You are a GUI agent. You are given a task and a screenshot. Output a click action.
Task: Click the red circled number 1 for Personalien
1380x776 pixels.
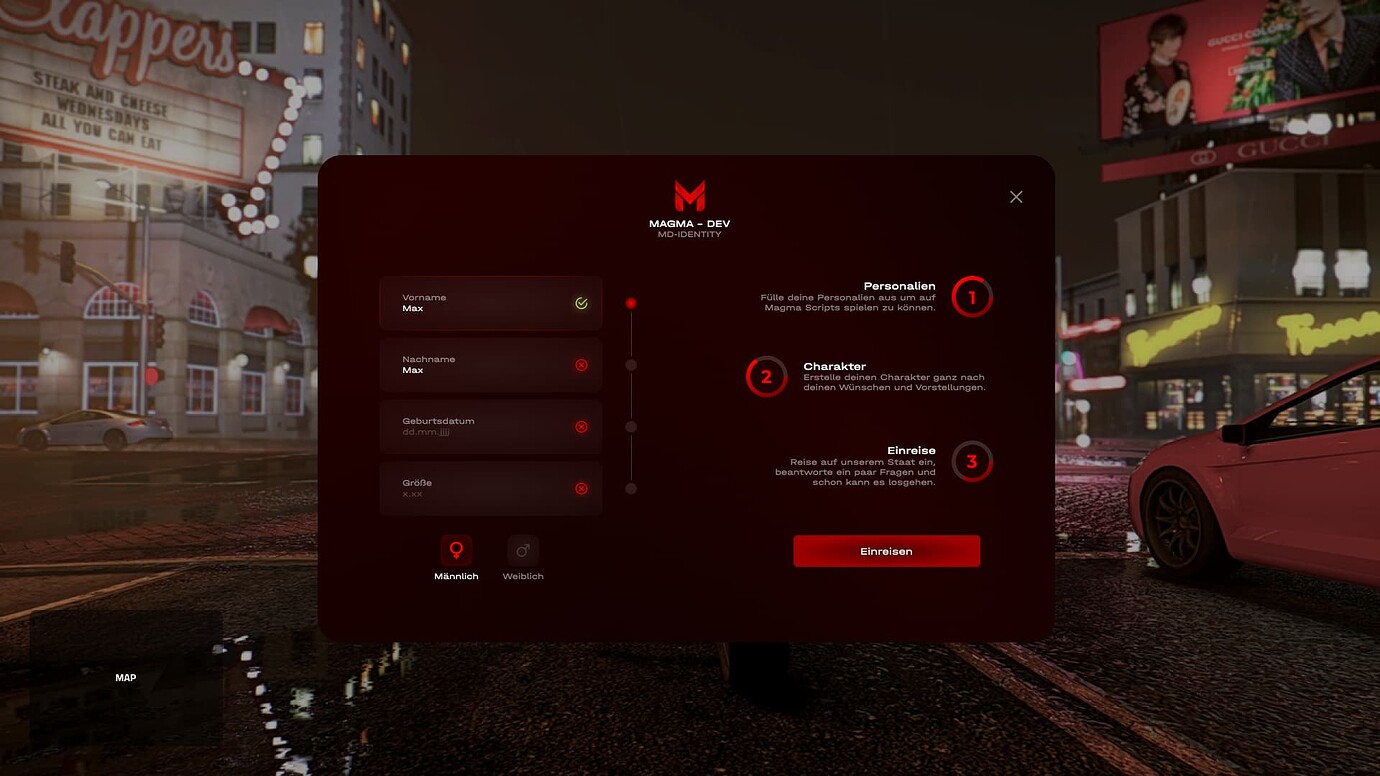[969, 296]
